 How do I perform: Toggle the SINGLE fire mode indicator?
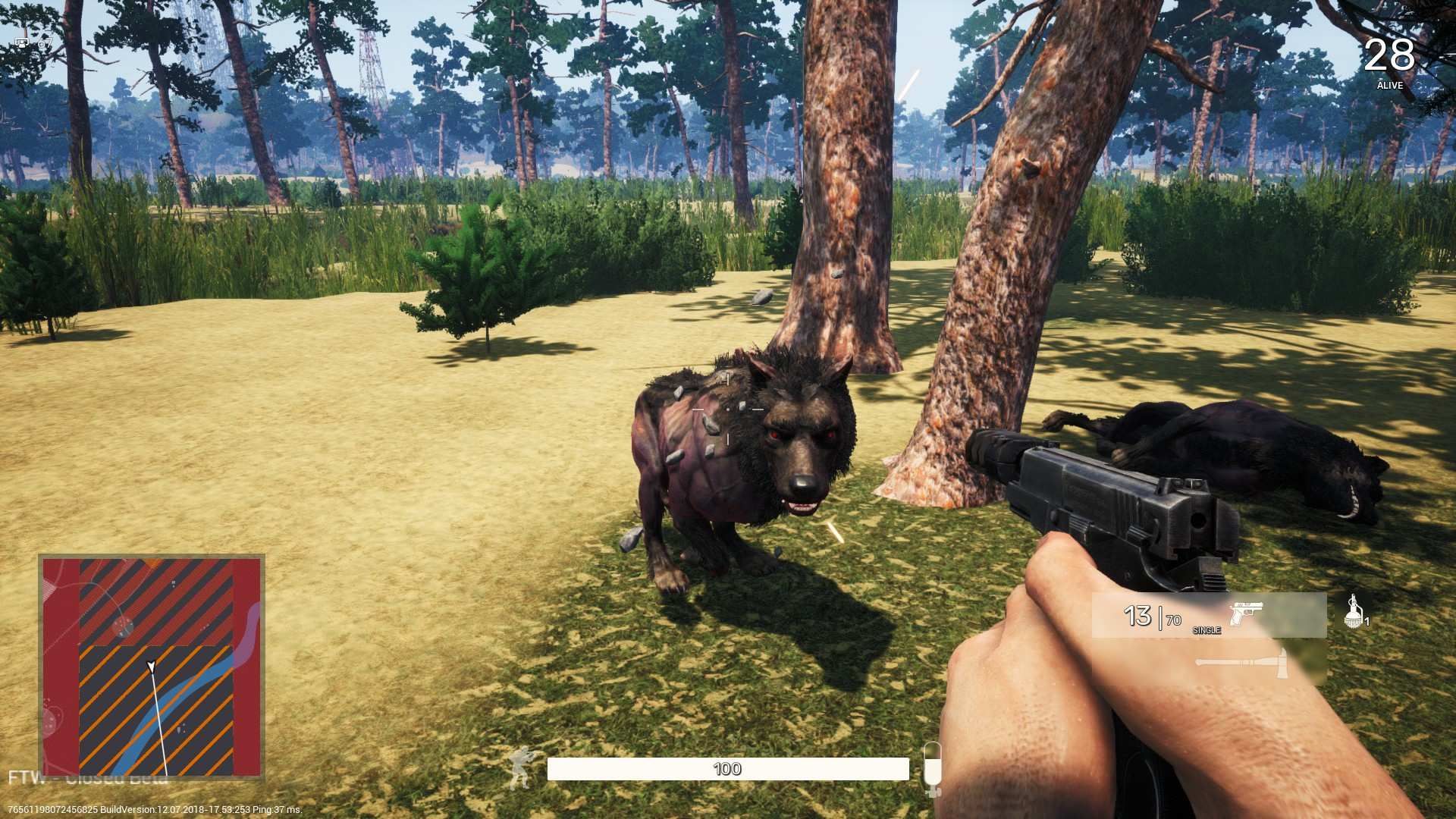coord(1207,631)
